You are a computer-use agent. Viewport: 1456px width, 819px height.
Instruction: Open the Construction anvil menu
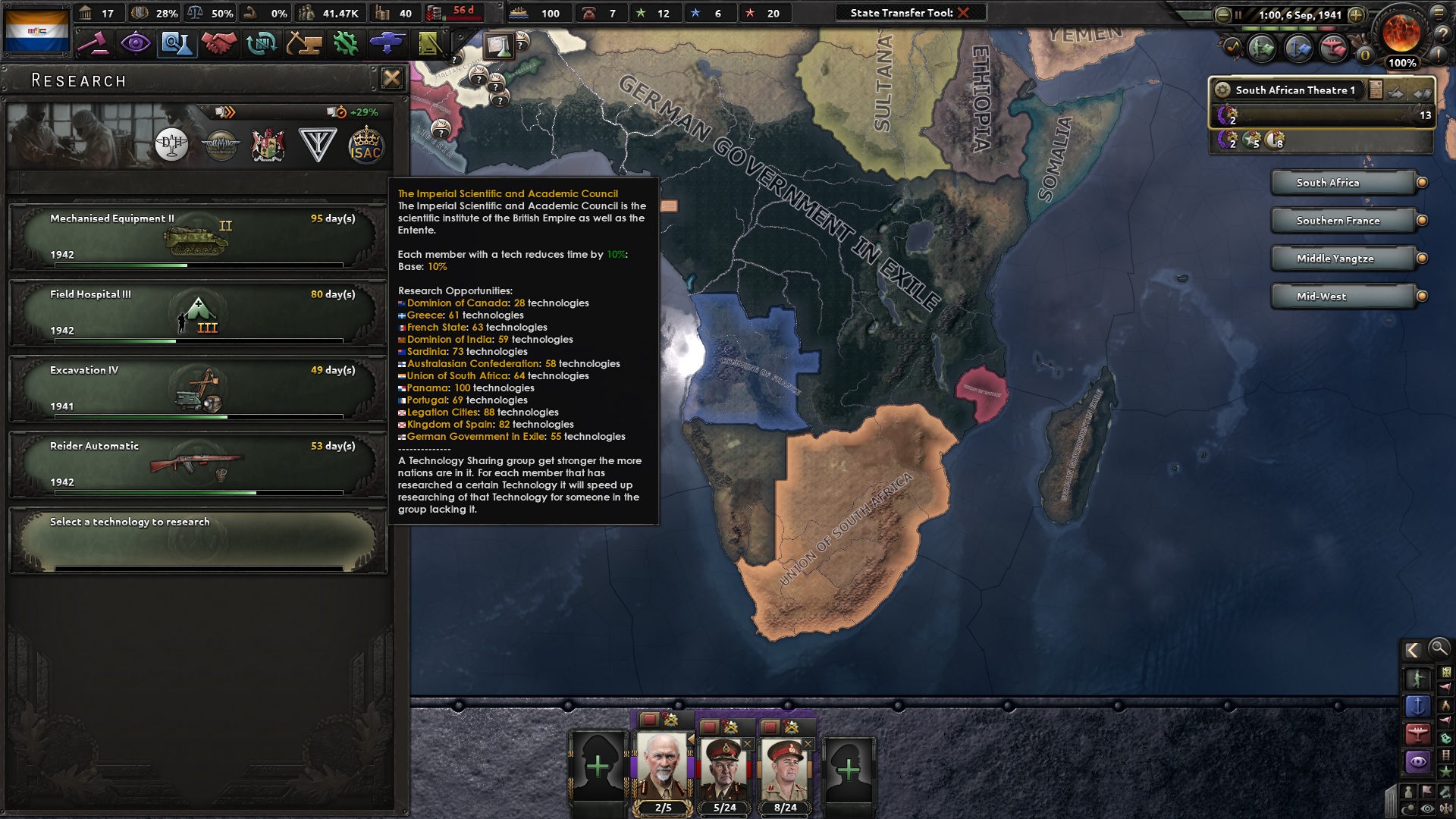point(303,44)
